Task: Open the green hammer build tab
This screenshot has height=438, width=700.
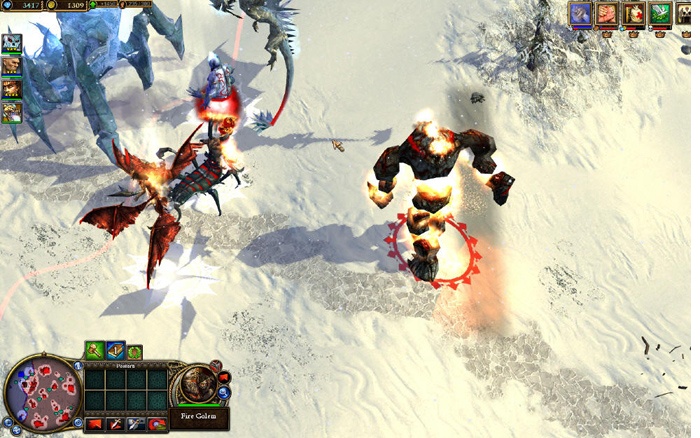Action: pos(93,350)
